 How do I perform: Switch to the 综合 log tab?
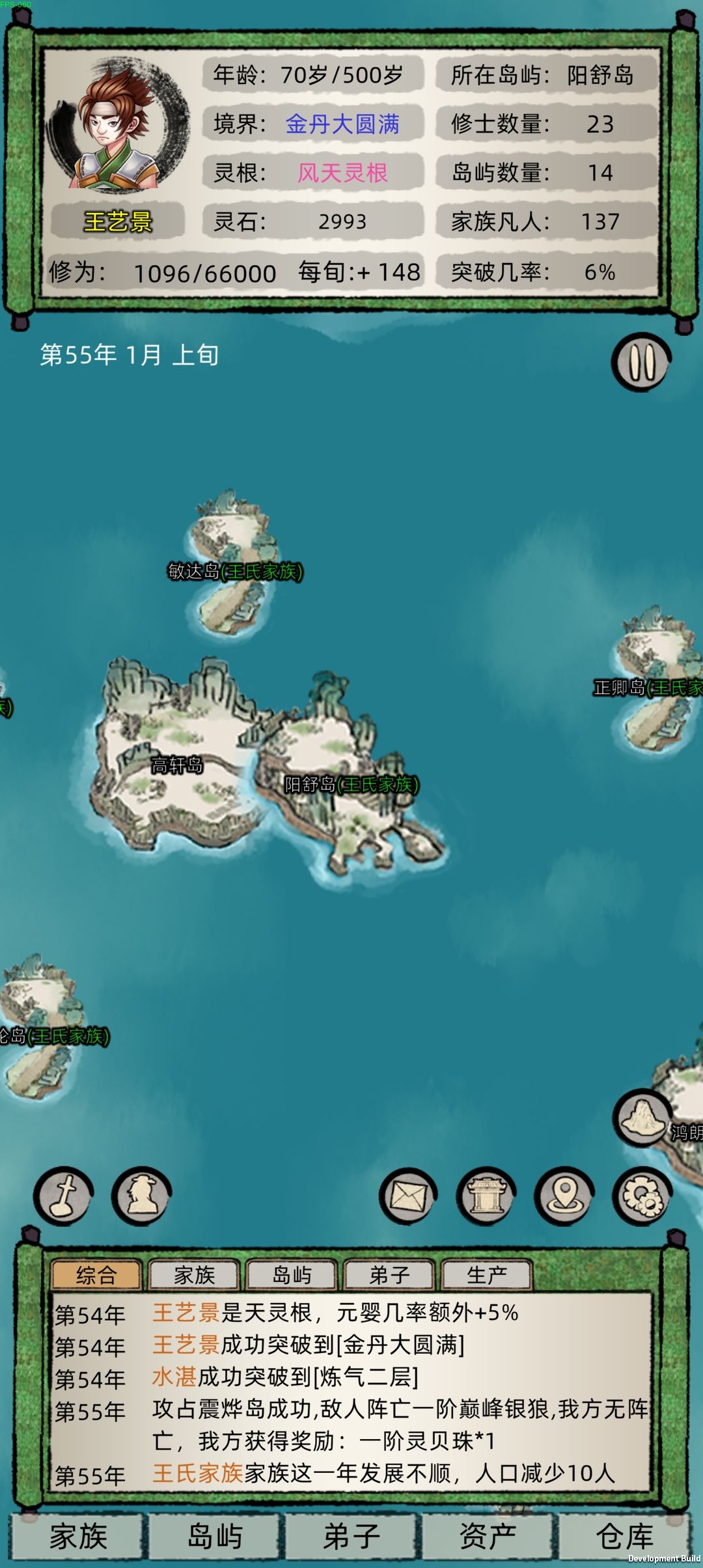point(96,1275)
